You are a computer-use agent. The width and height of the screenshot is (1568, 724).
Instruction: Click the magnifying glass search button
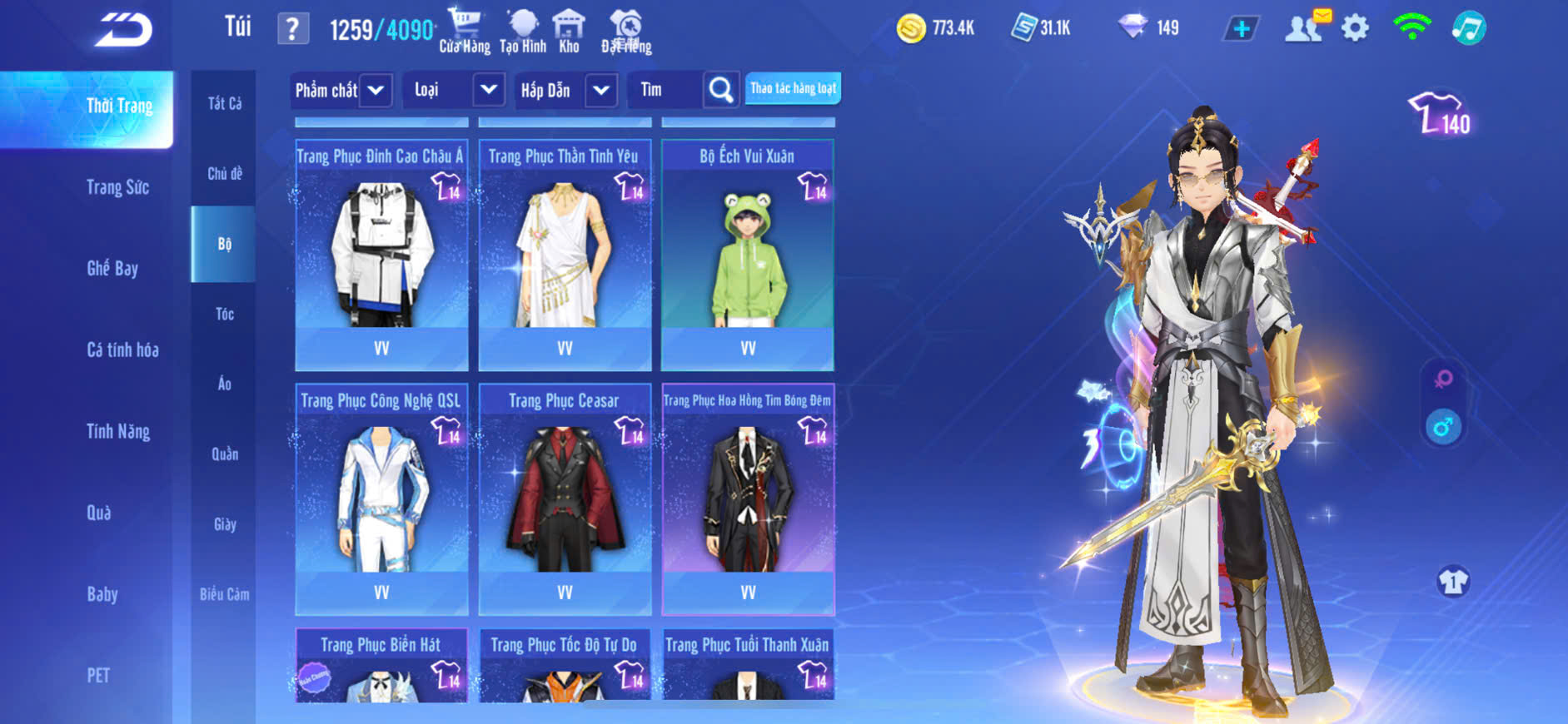(721, 90)
